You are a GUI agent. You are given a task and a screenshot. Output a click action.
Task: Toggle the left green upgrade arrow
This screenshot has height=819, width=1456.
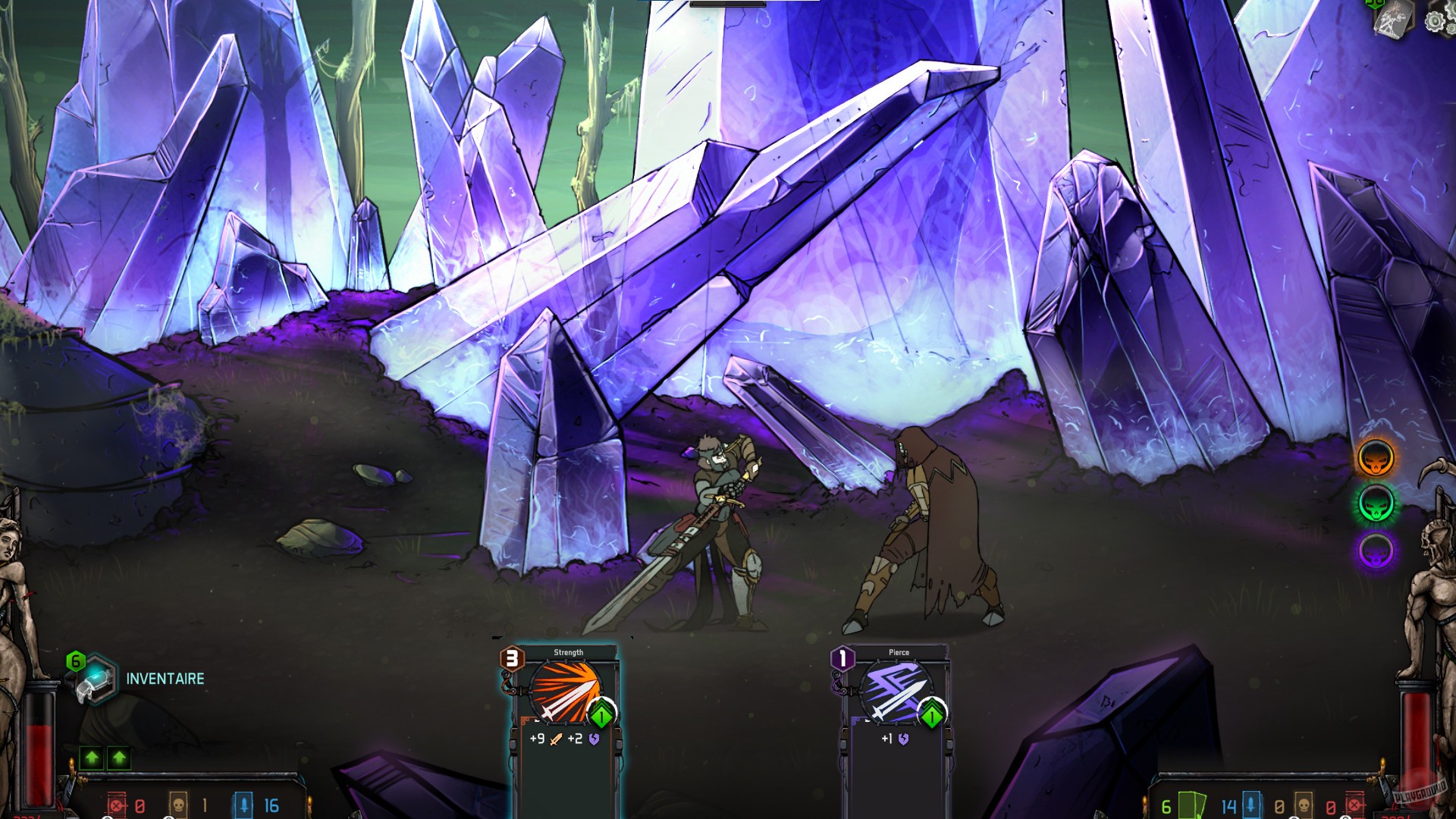(x=91, y=756)
